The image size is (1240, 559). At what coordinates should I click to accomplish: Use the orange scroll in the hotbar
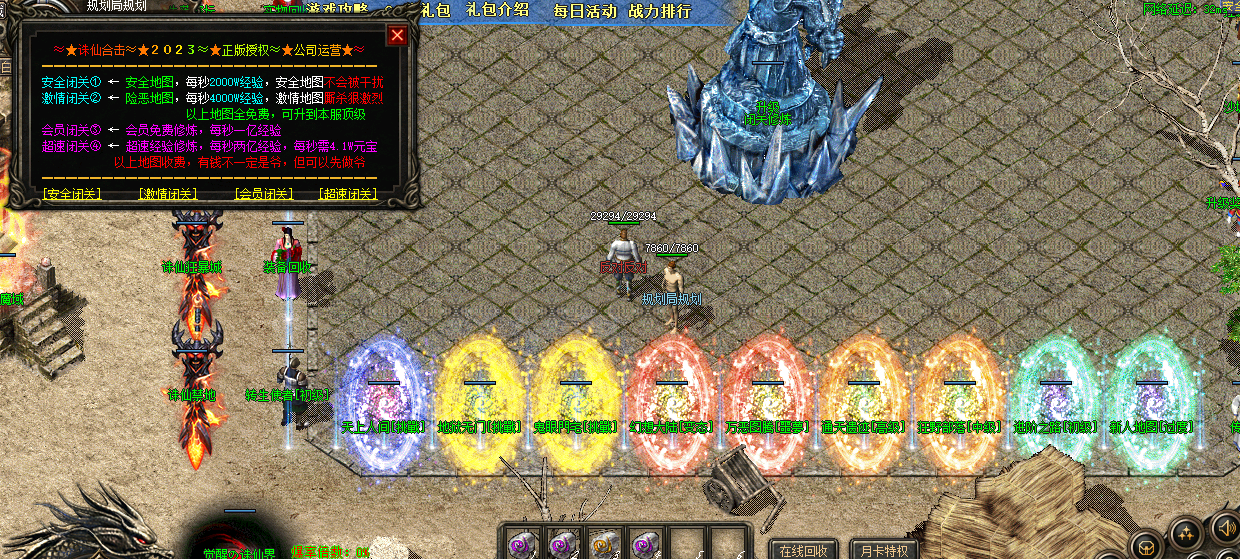coord(603,544)
